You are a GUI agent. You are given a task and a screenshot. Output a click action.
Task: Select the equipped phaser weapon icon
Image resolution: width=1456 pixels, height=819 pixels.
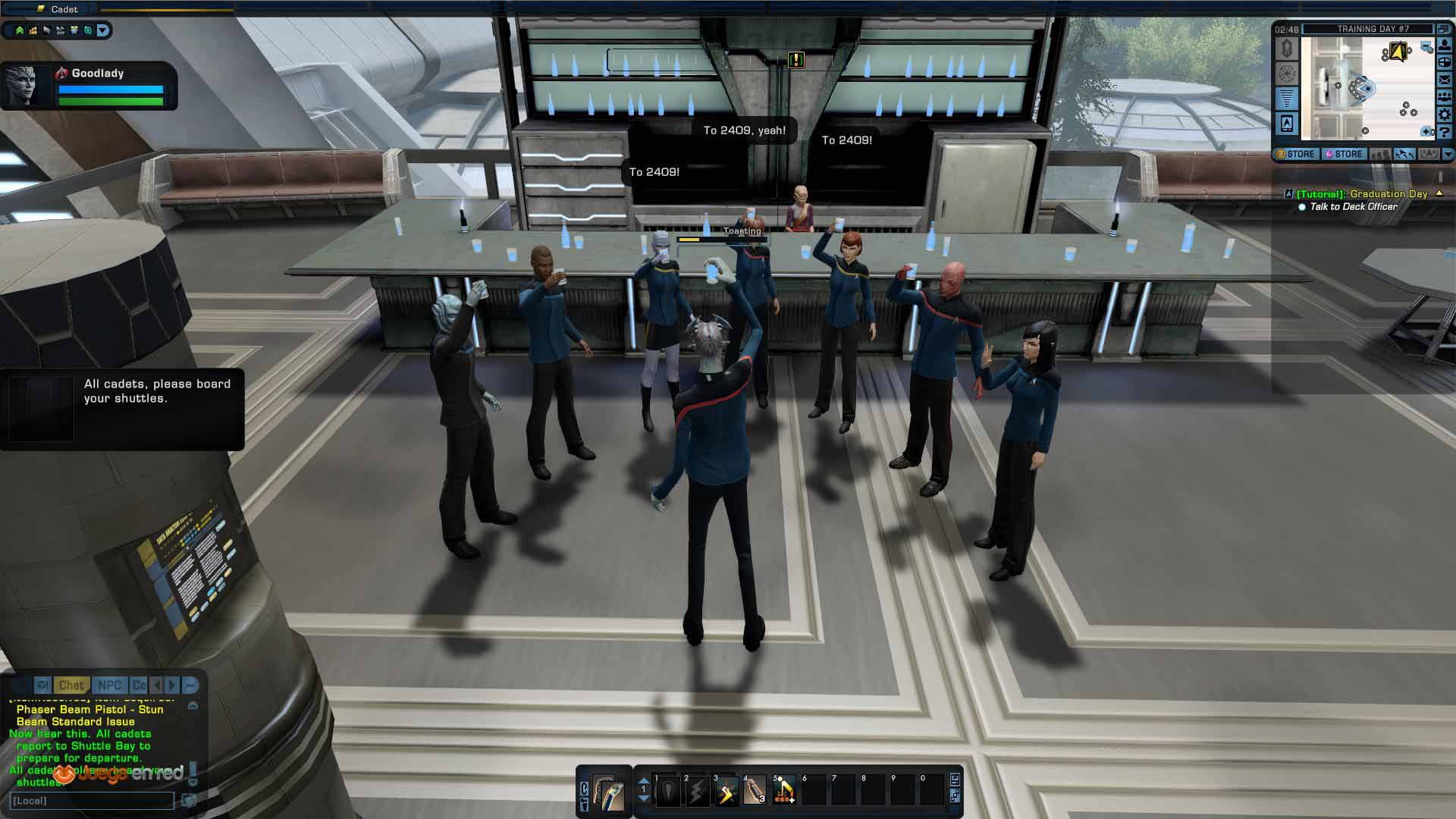(x=607, y=792)
